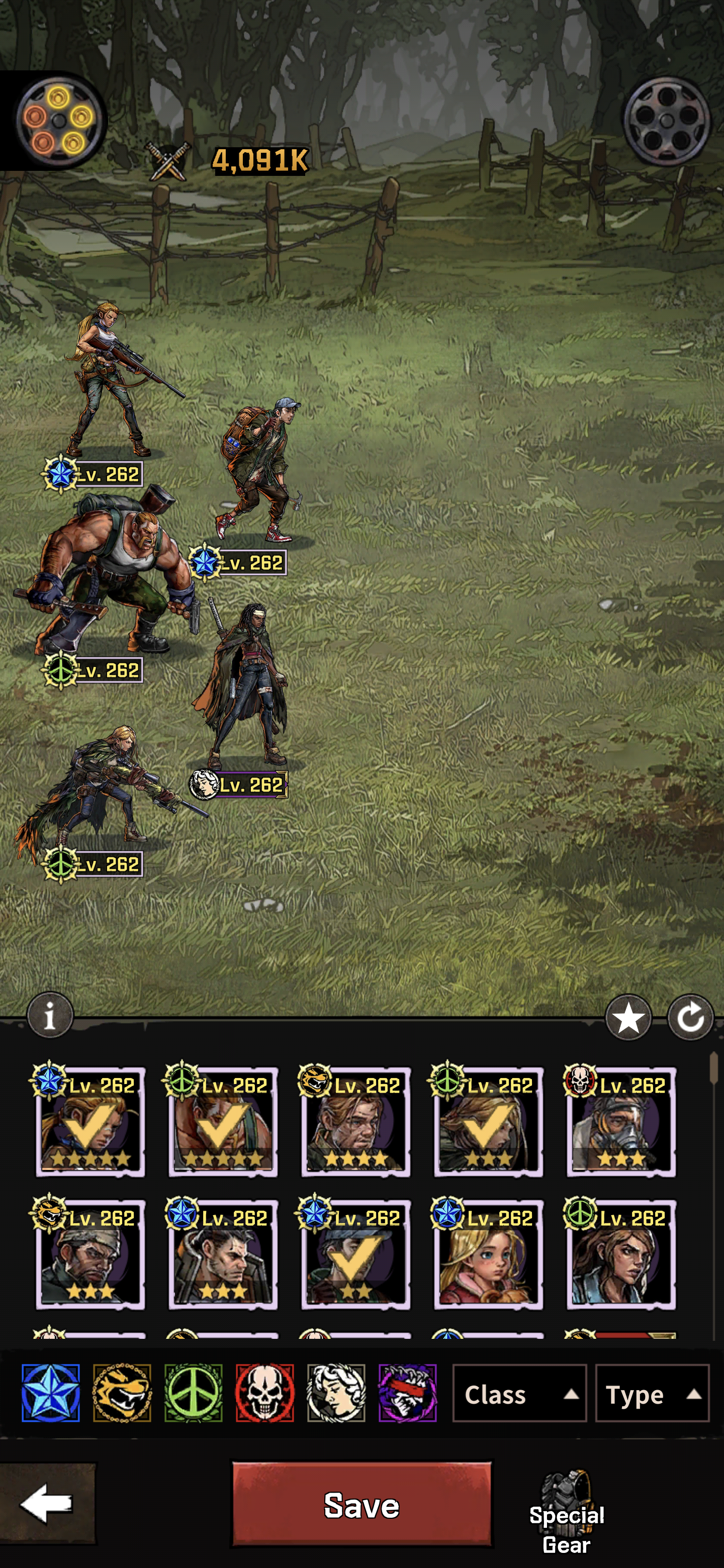Filter roster by green peace-sign faction
The image size is (724, 1568).
point(193,1393)
